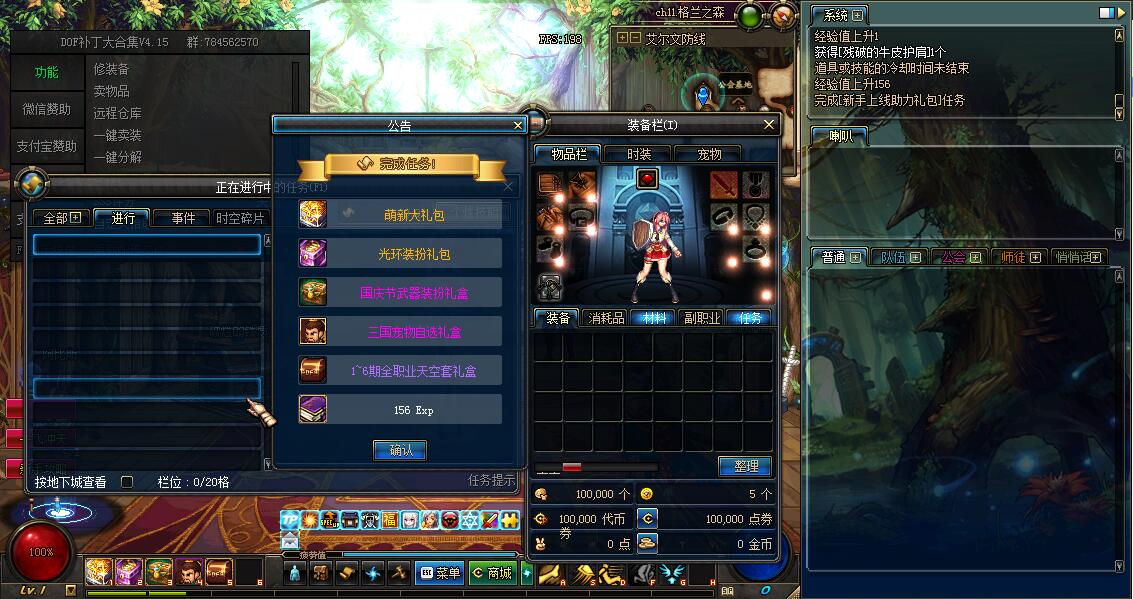Open the 商城 cash shop

pos(492,573)
